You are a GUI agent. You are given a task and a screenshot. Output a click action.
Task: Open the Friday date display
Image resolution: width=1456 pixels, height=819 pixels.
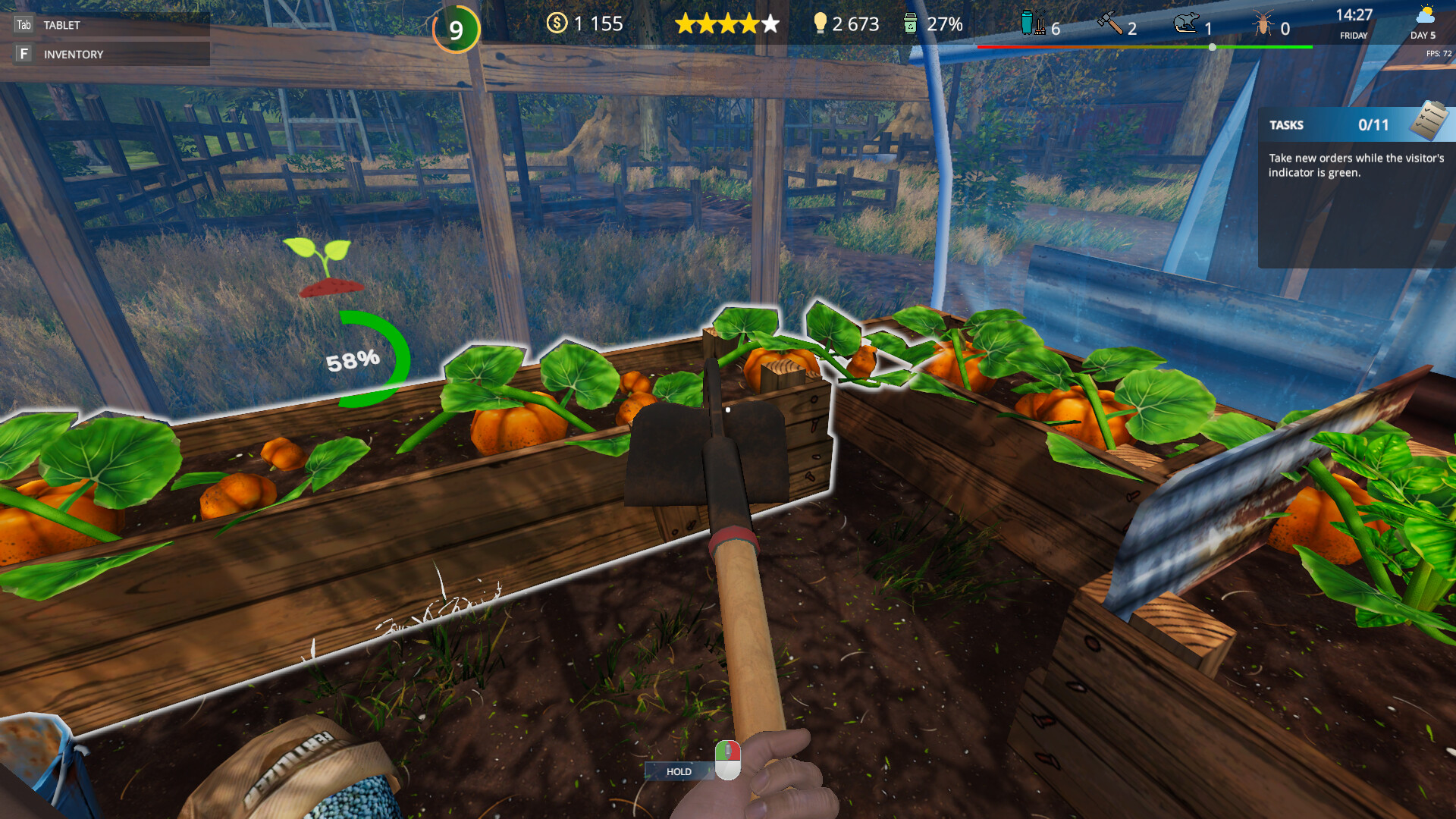click(1353, 36)
